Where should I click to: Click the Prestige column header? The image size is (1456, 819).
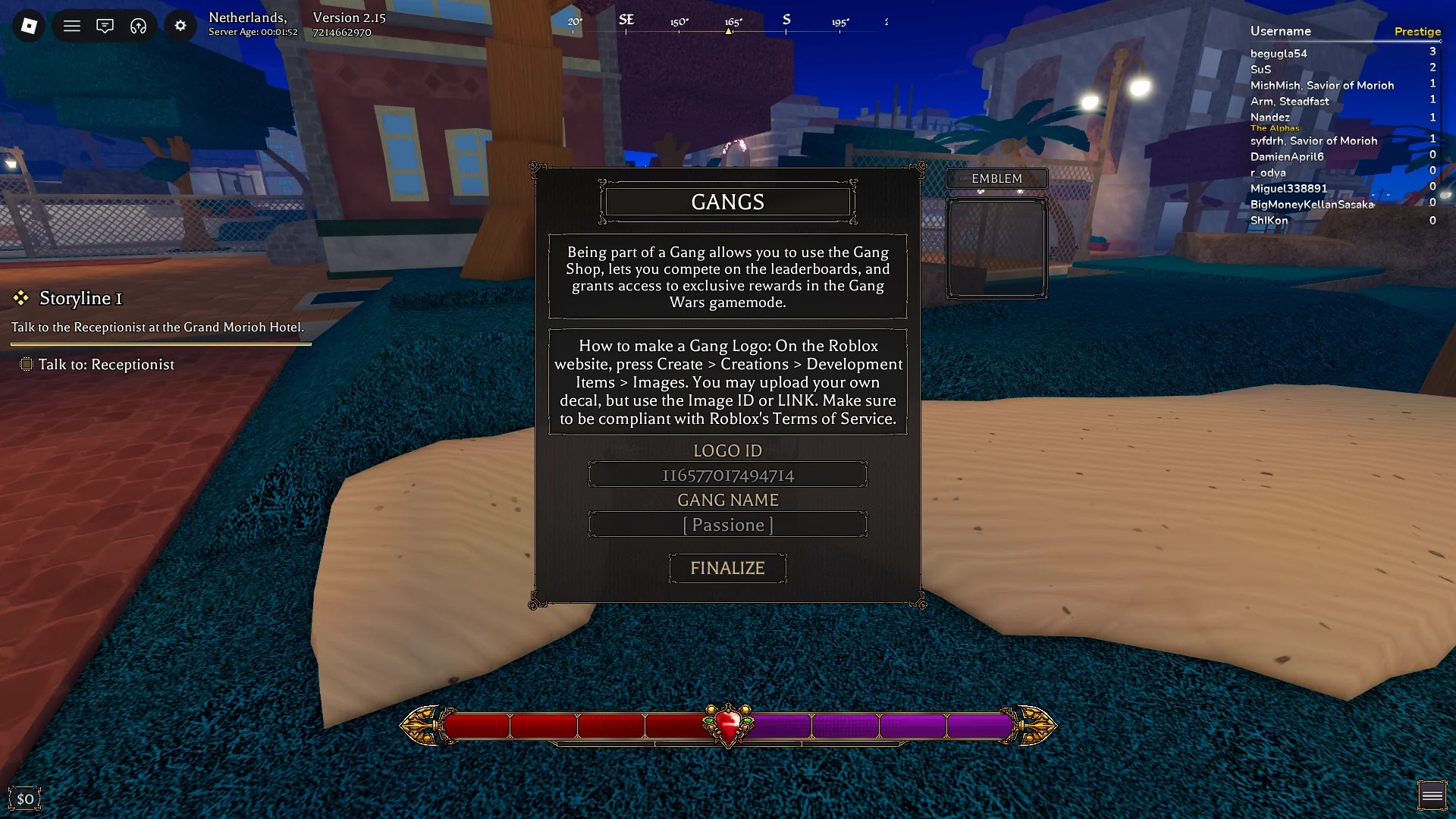1417,31
